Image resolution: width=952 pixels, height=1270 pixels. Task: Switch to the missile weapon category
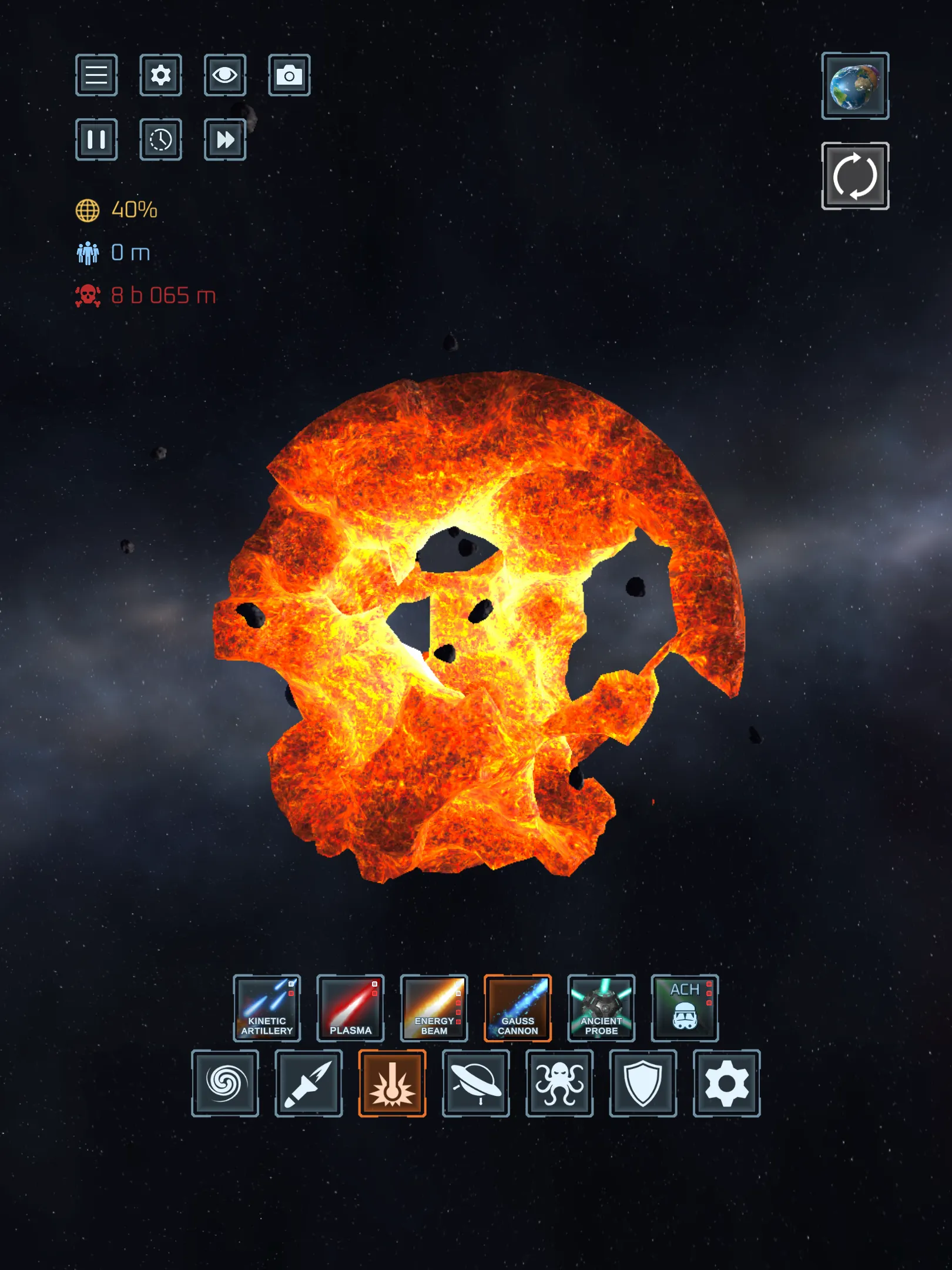[309, 1083]
